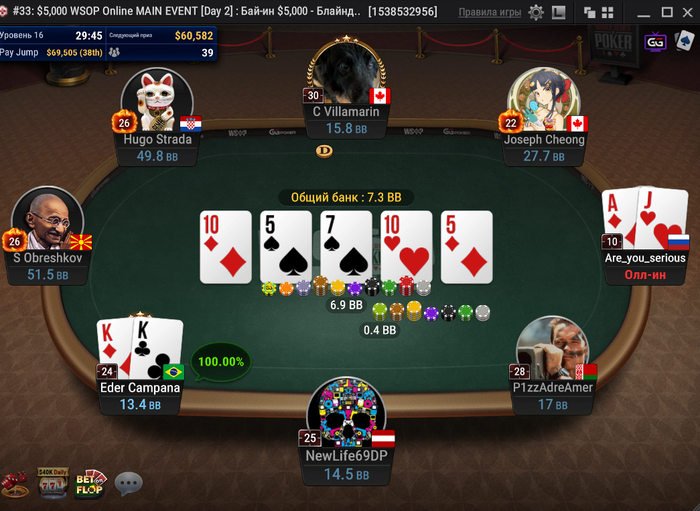Open the Bet on Flop side game
Viewport: 700px width, 511px height.
coord(91,484)
